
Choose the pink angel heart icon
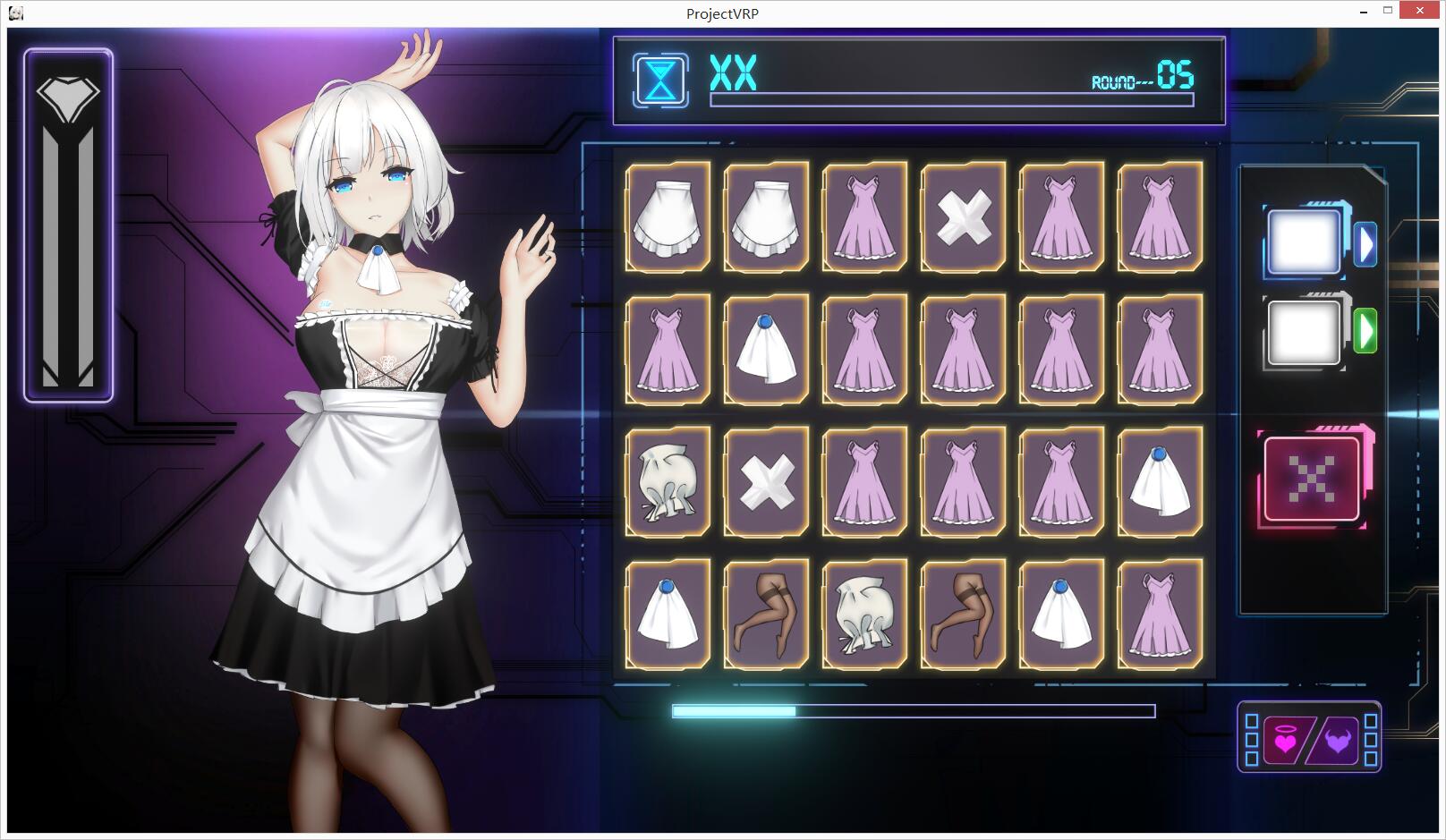coord(1285,741)
